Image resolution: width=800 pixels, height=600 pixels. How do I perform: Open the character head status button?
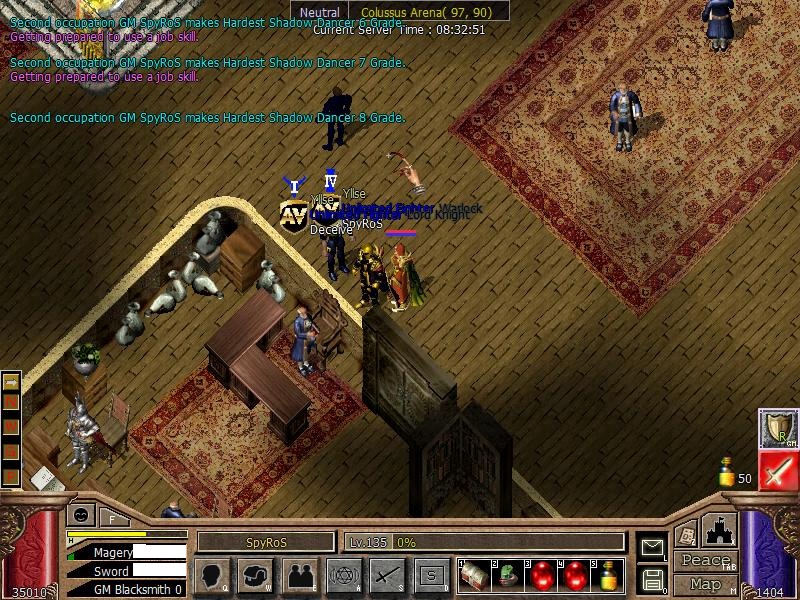[x=211, y=576]
